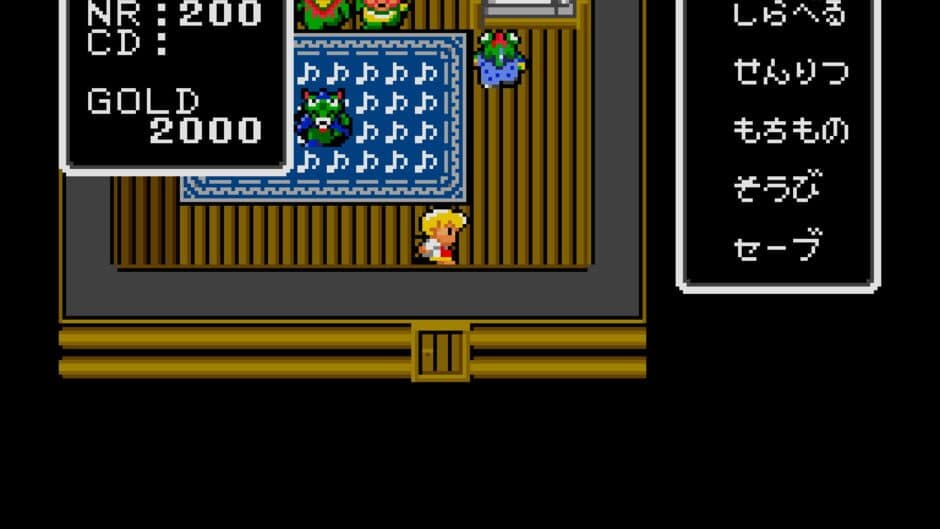The height and width of the screenshot is (529, 940).
Task: Choose the セーブ save option
Action: coord(777,246)
